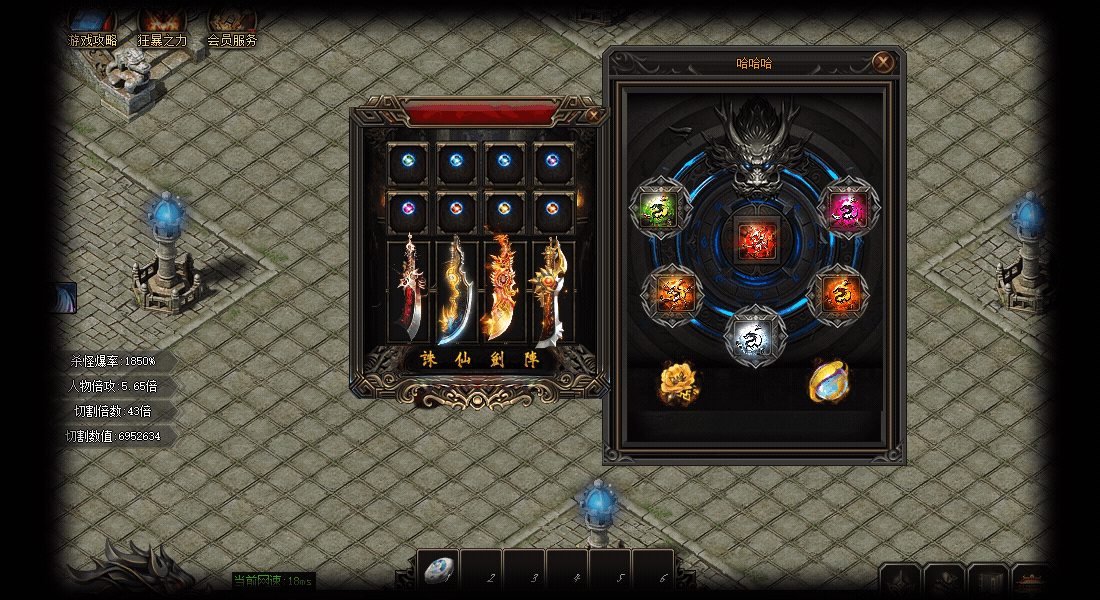This screenshot has width=1100, height=600.
Task: Close the 诛仙剑阵 sword panel
Action: point(595,115)
